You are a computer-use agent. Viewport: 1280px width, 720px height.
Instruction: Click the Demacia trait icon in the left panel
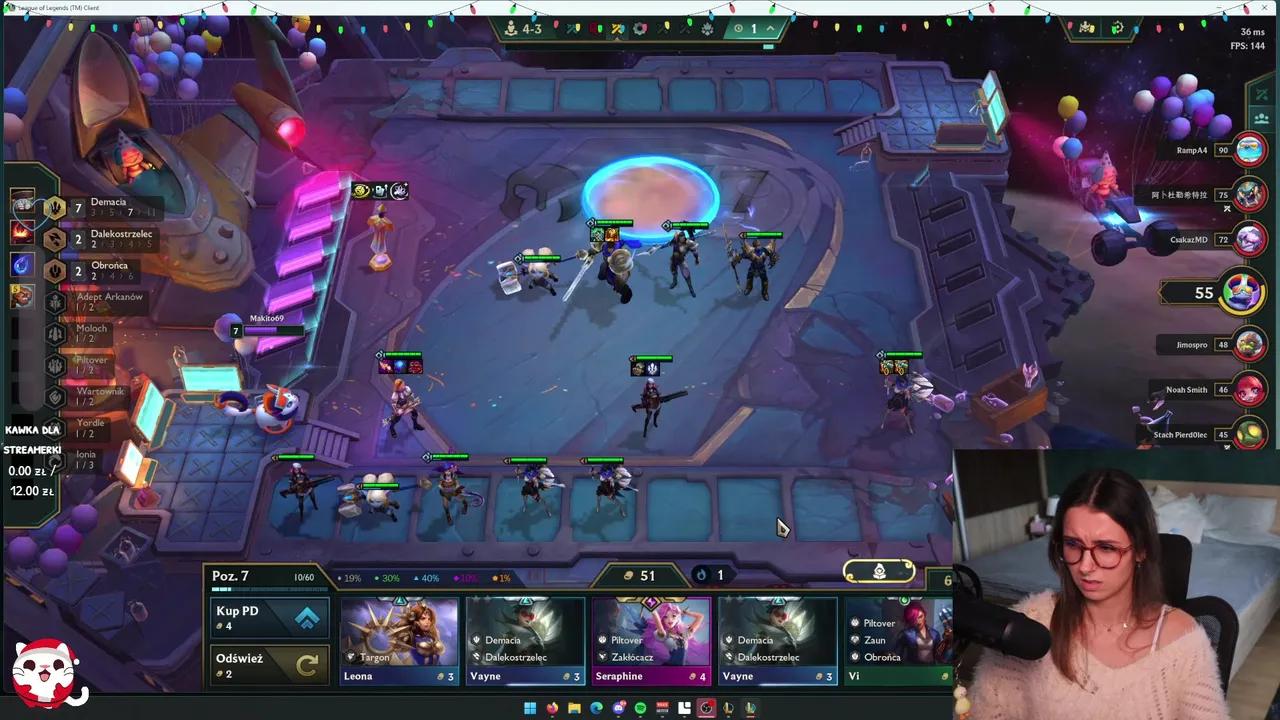click(55, 207)
